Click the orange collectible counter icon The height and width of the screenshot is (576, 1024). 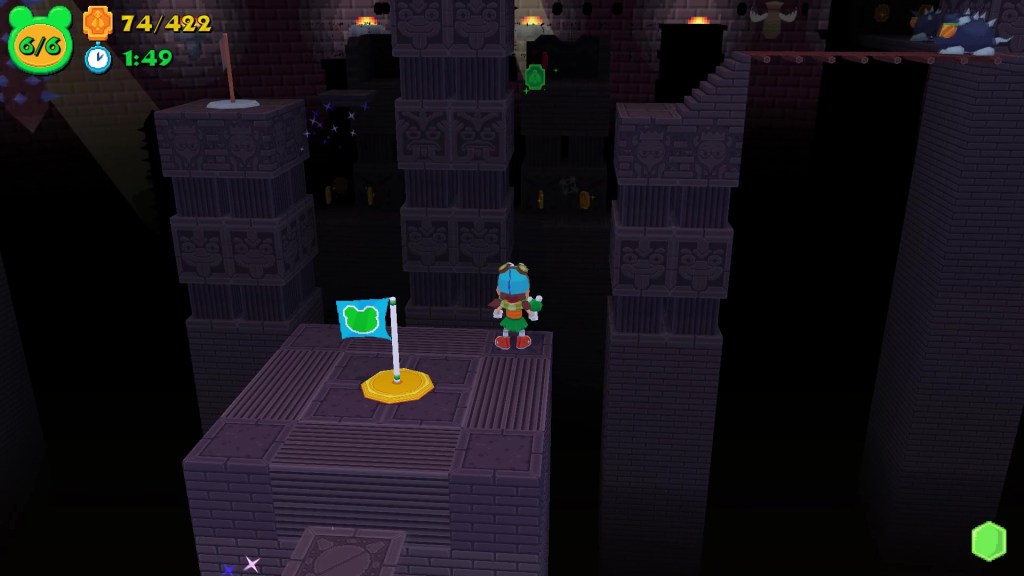[98, 22]
